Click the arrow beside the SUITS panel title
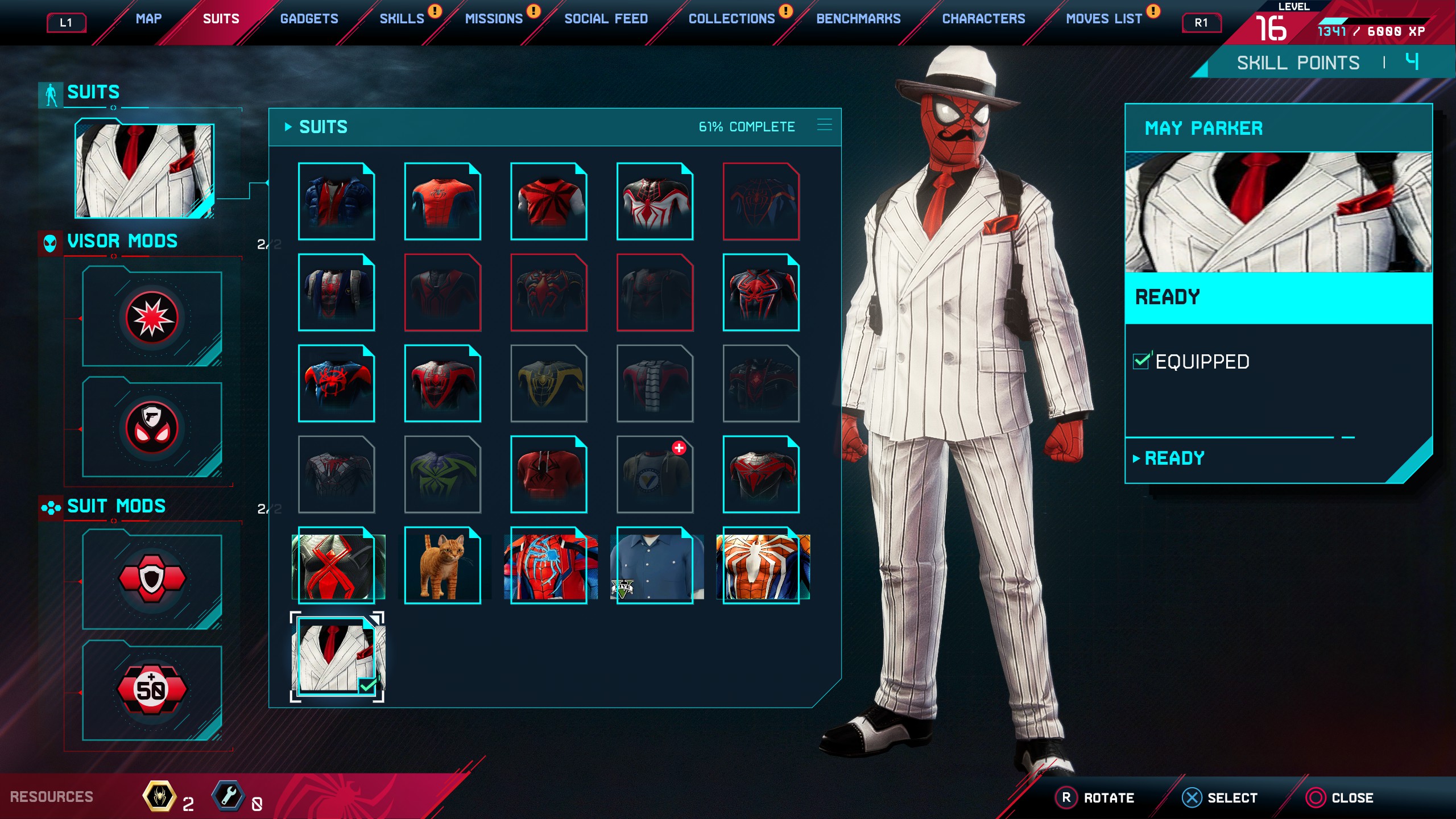The height and width of the screenshot is (819, 1456). pos(287,127)
